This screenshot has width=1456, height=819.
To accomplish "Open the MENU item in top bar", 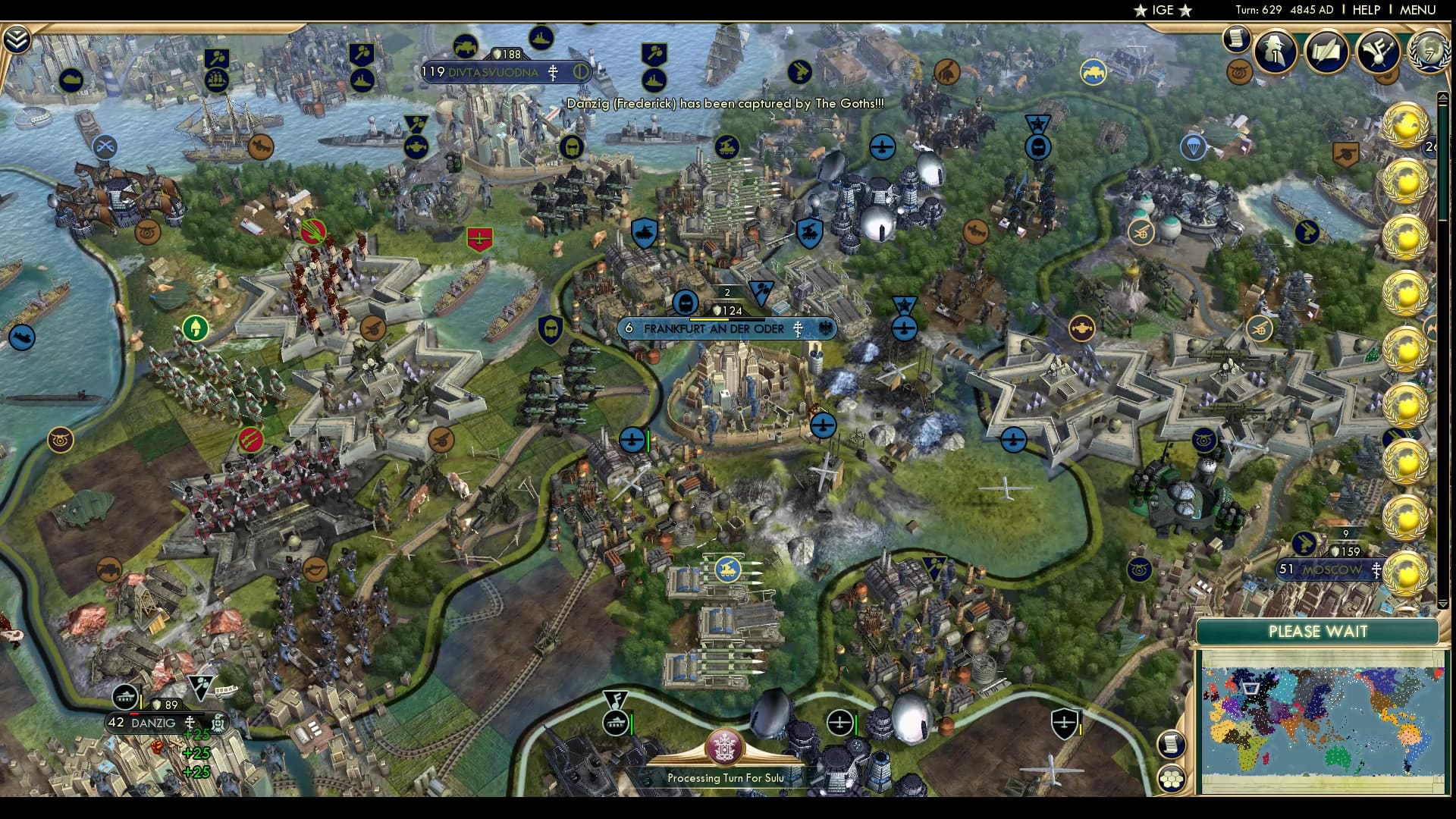I will coord(1417,10).
